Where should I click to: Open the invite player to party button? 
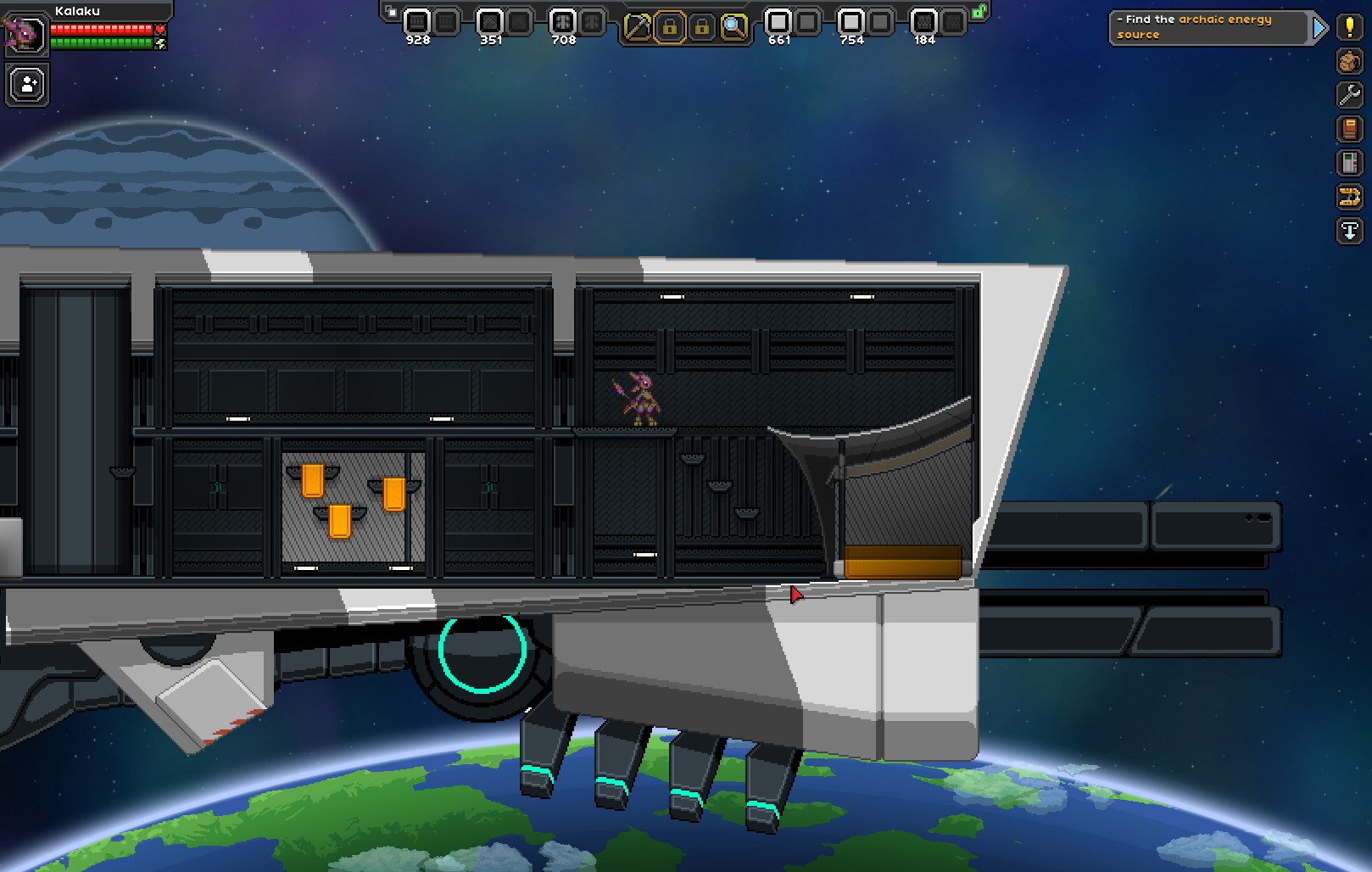(27, 85)
